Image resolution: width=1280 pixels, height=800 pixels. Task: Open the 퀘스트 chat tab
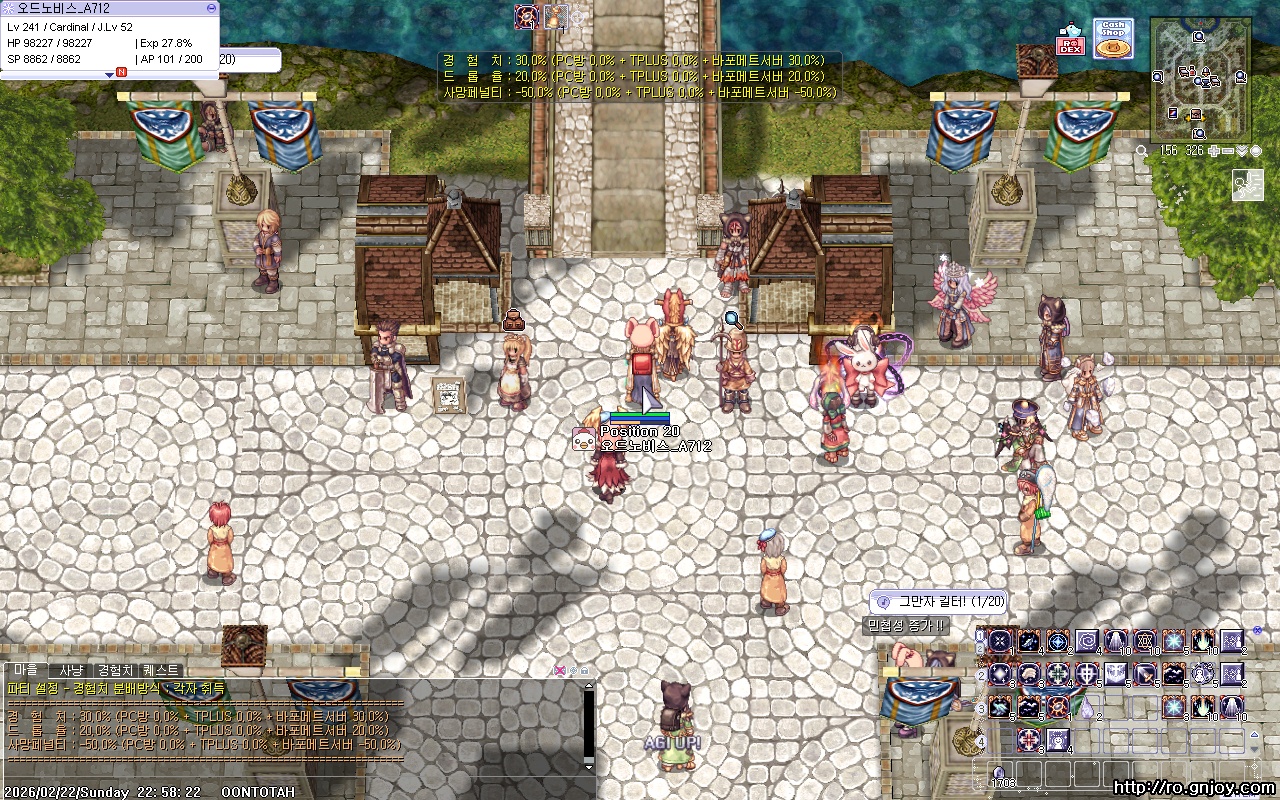click(x=161, y=669)
